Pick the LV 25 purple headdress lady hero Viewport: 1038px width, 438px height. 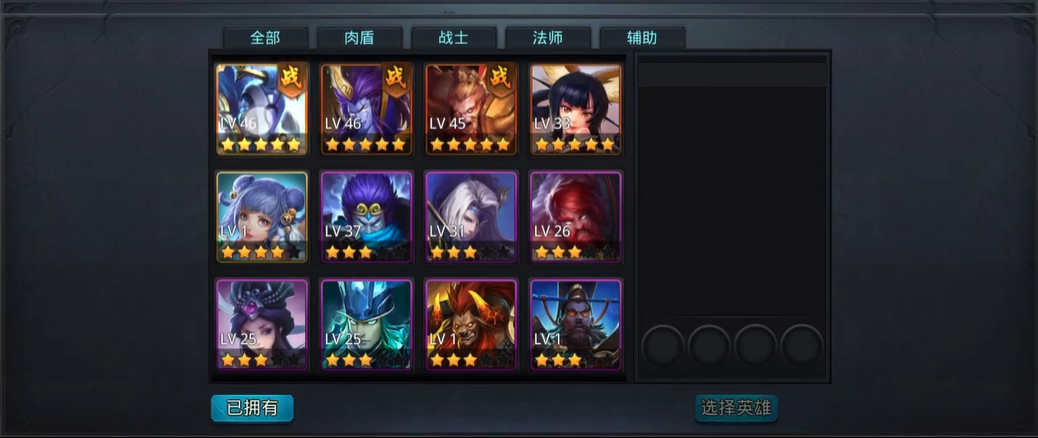coord(262,324)
